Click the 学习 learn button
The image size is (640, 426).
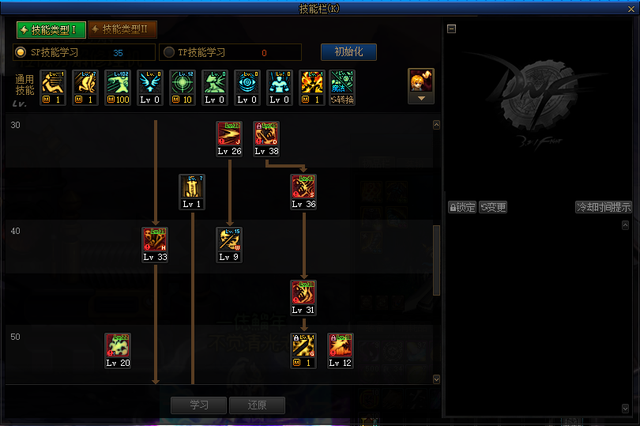199,405
